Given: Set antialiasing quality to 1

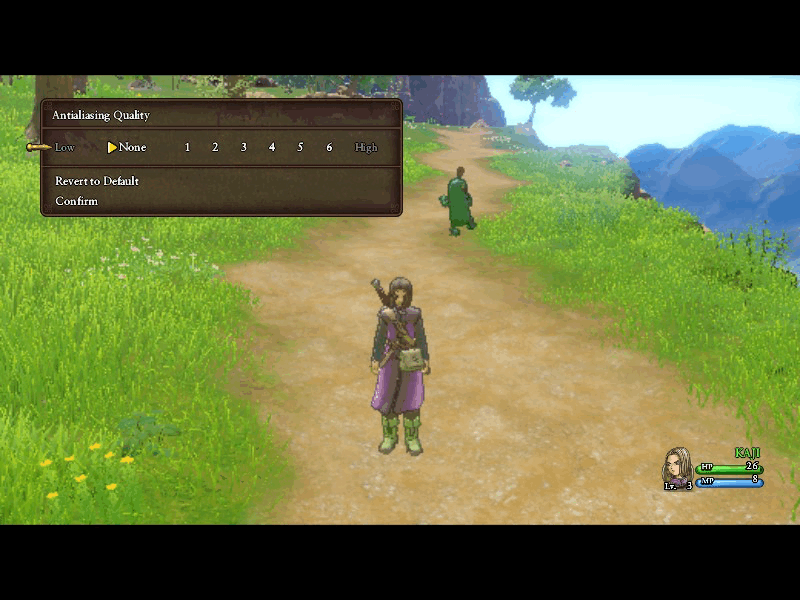Looking at the screenshot, I should tap(187, 147).
